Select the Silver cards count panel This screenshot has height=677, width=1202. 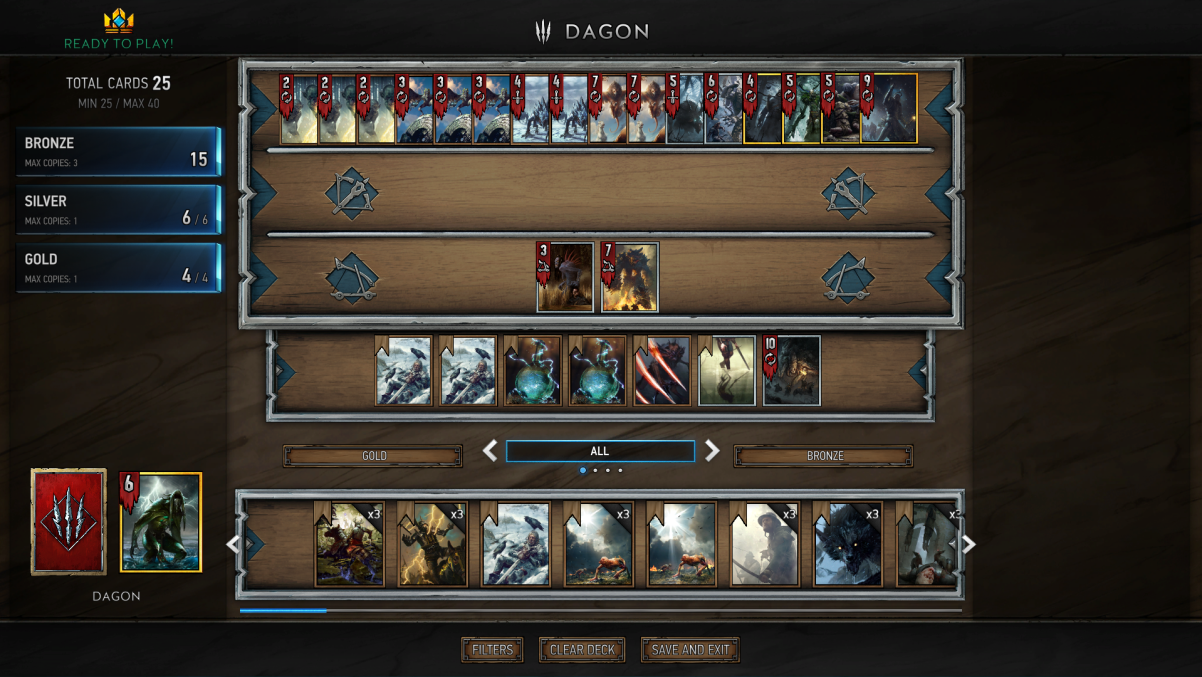coord(118,209)
